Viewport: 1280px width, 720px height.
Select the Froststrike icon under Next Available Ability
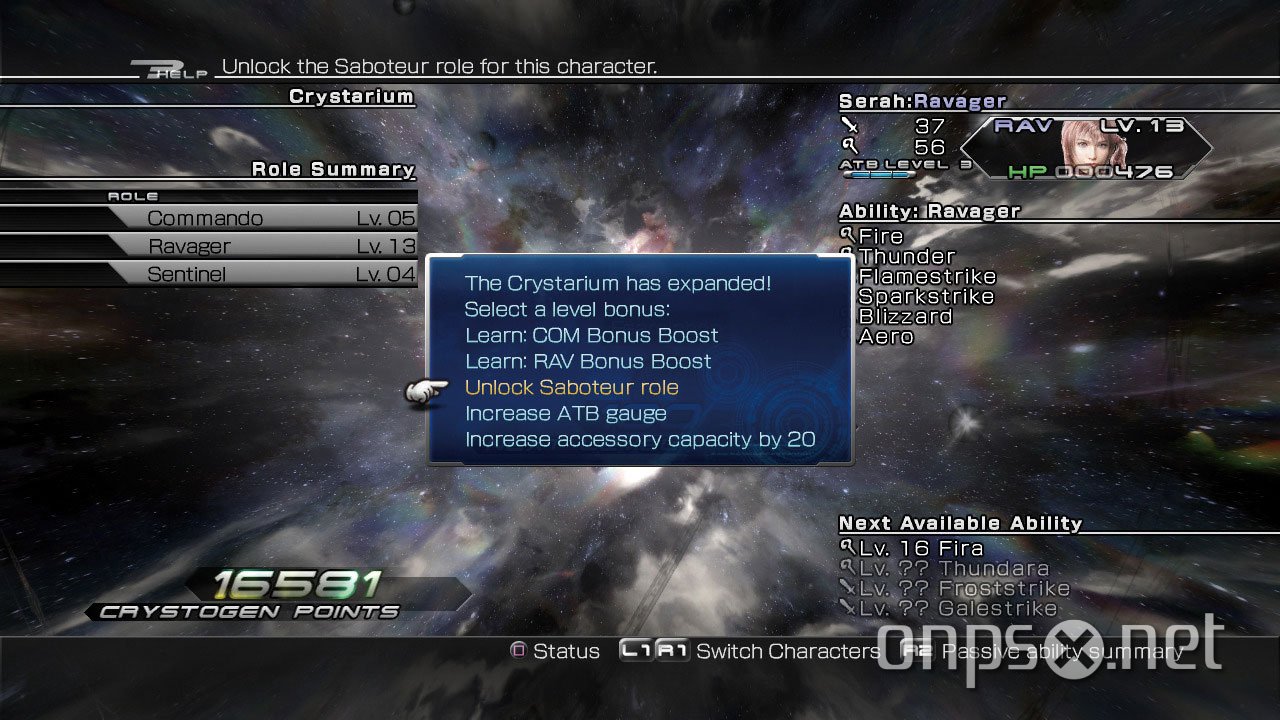tap(847, 589)
